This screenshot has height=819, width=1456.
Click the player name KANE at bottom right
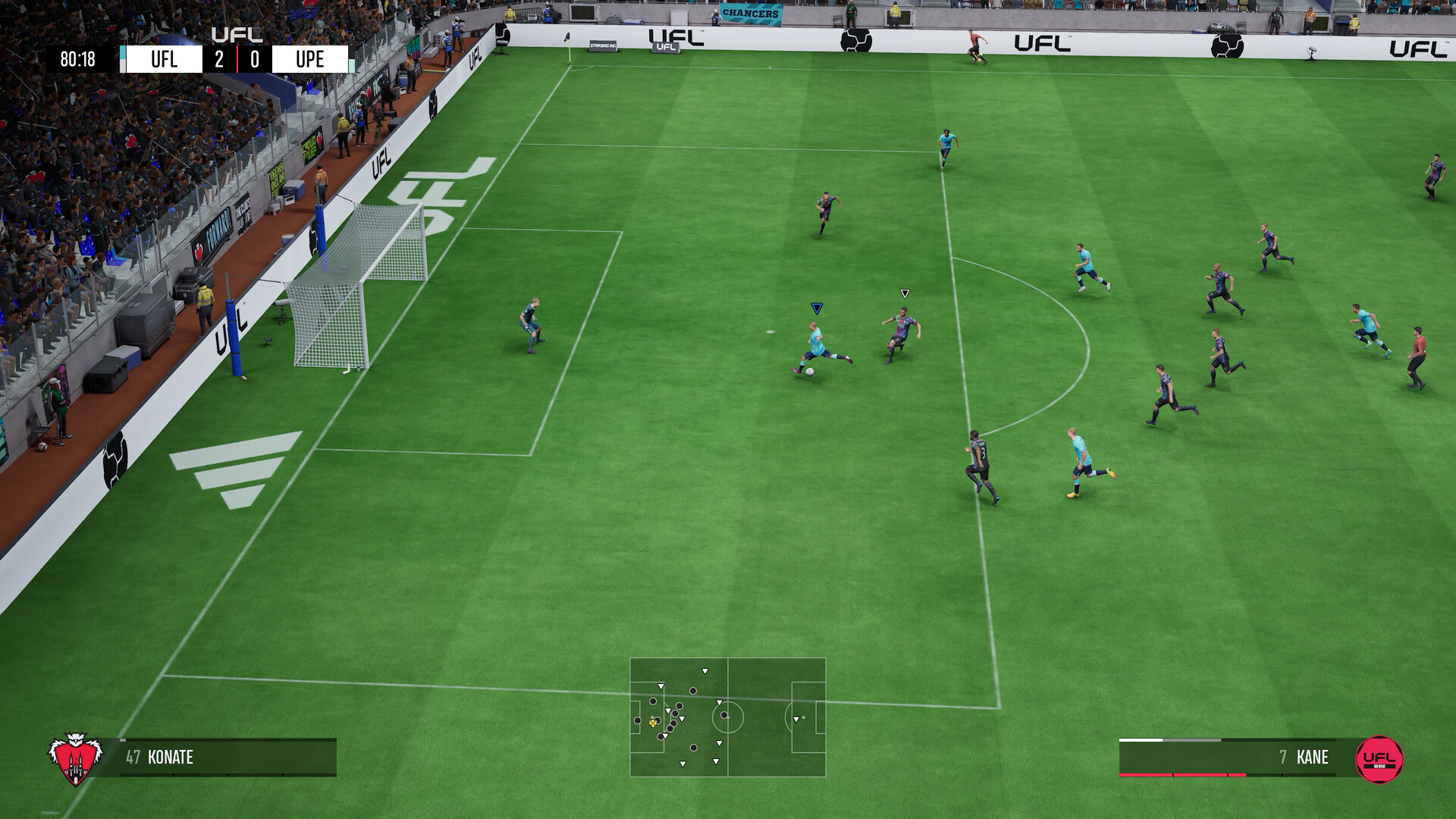1314,758
